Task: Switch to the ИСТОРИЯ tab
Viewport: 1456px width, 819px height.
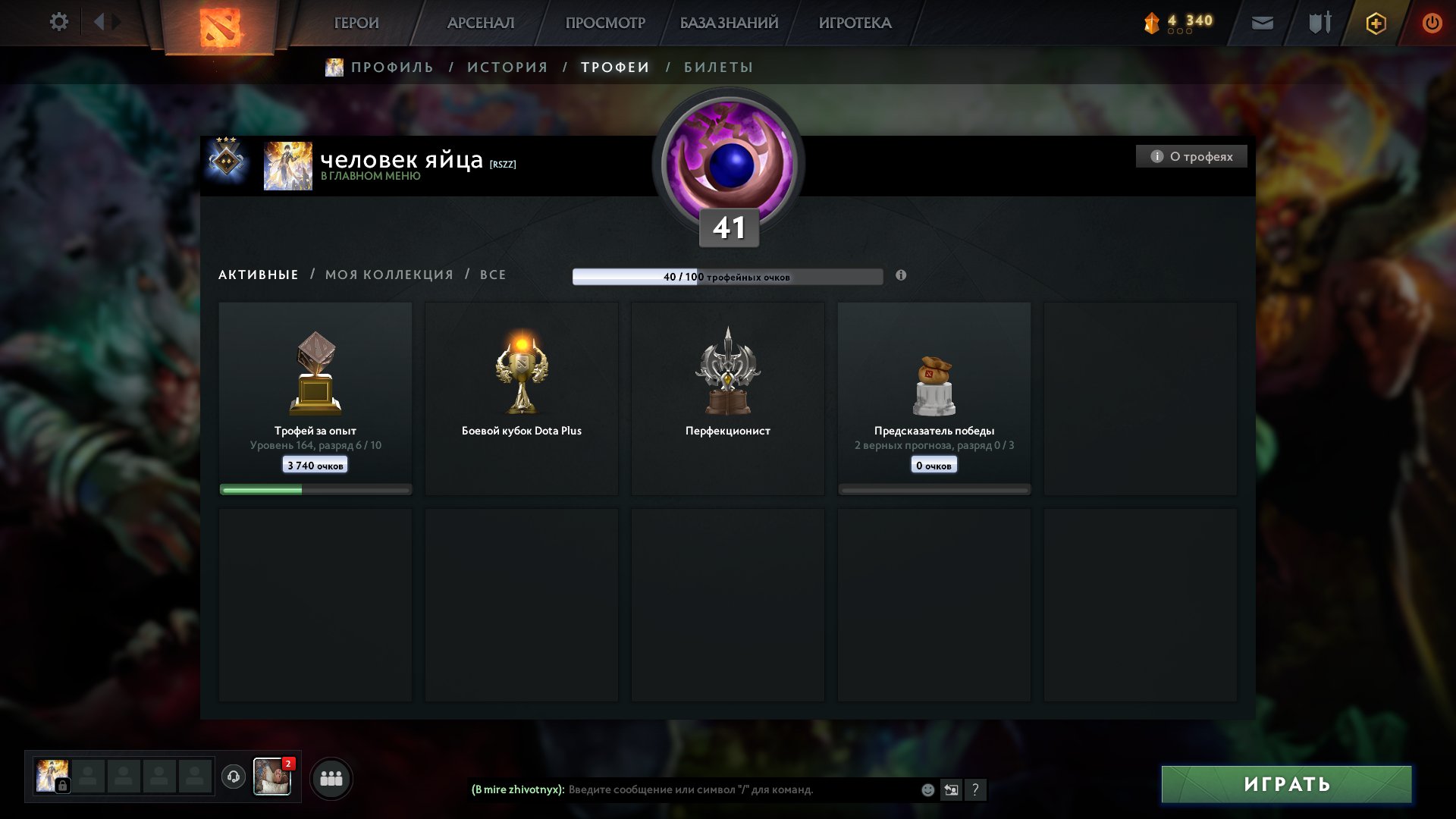Action: click(x=507, y=67)
